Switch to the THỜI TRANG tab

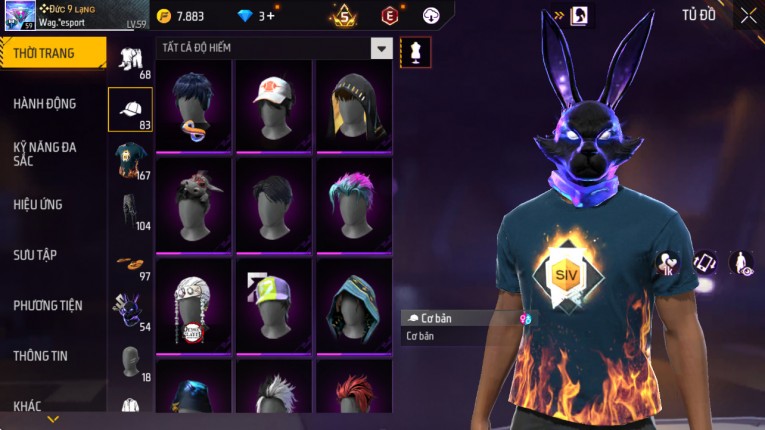tap(52, 53)
